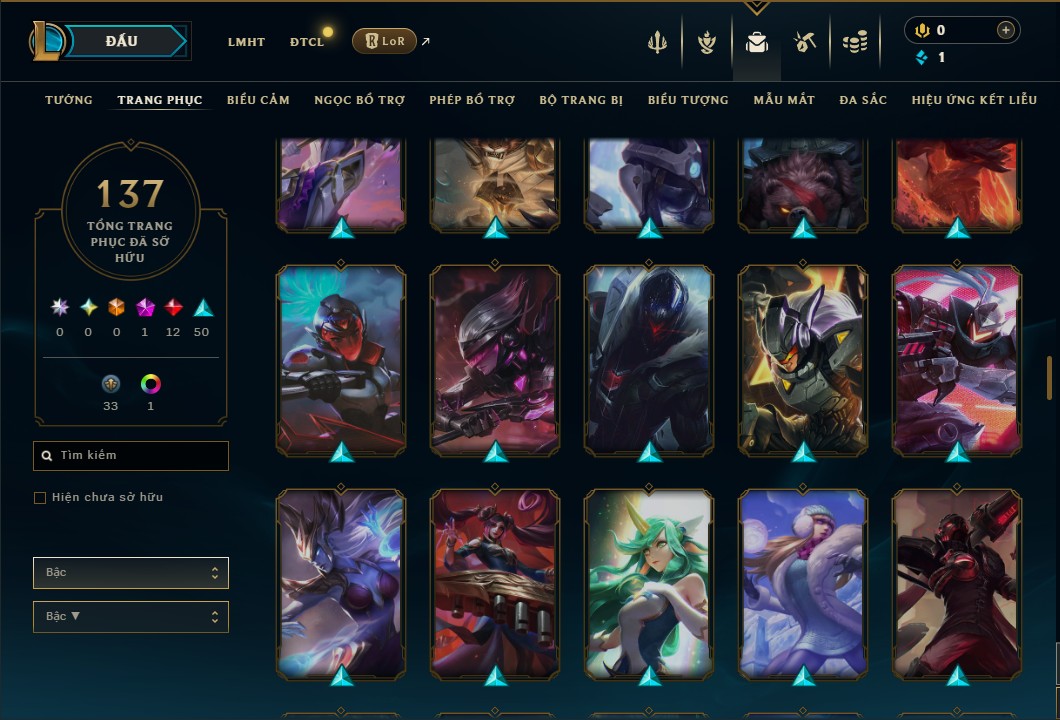Open the Bậc ▼ sort dropdown

[x=131, y=617]
